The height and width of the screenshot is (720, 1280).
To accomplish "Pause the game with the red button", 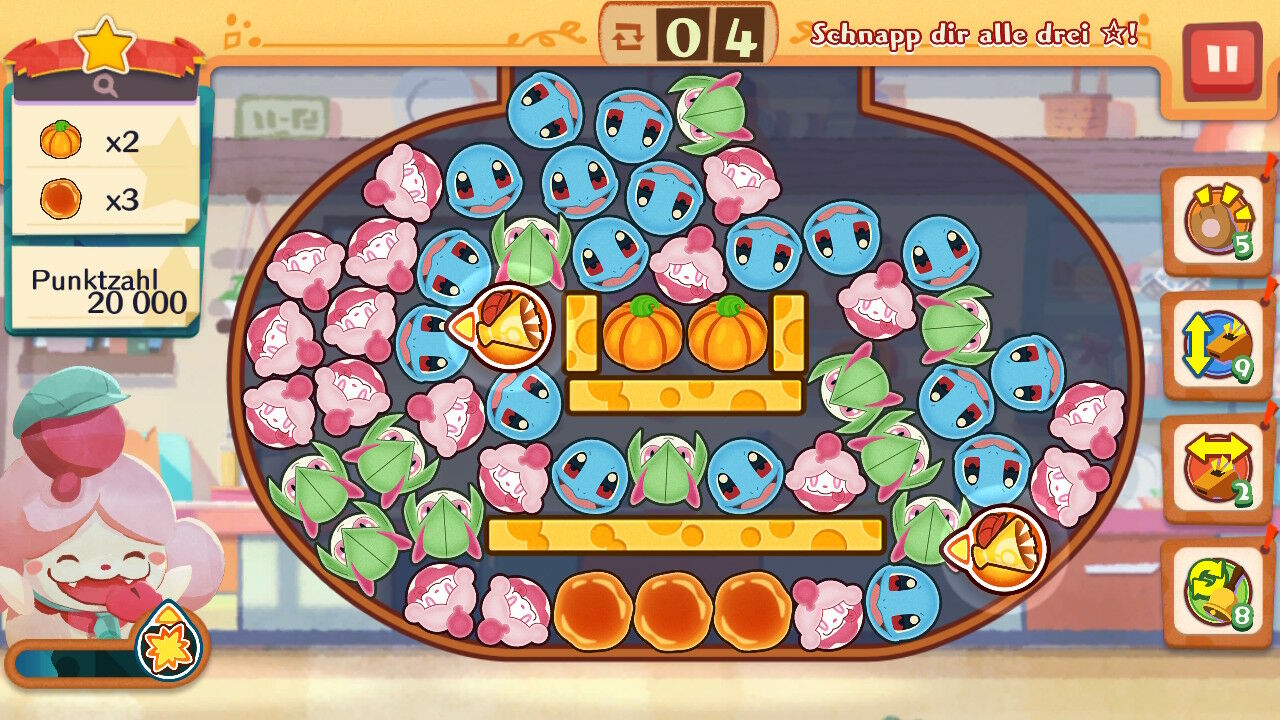I will [x=1221, y=60].
